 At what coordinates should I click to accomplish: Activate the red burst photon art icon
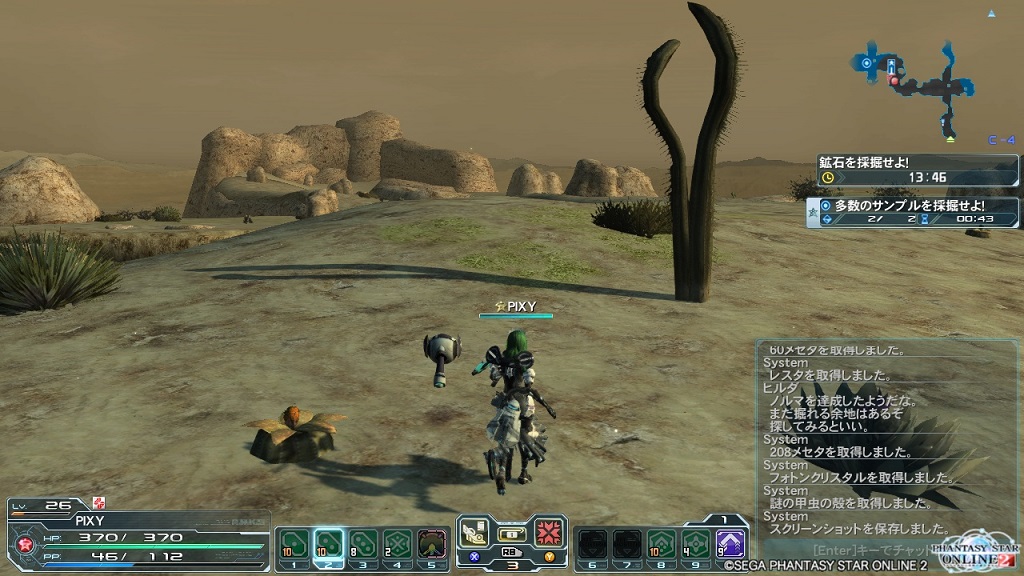[x=548, y=532]
